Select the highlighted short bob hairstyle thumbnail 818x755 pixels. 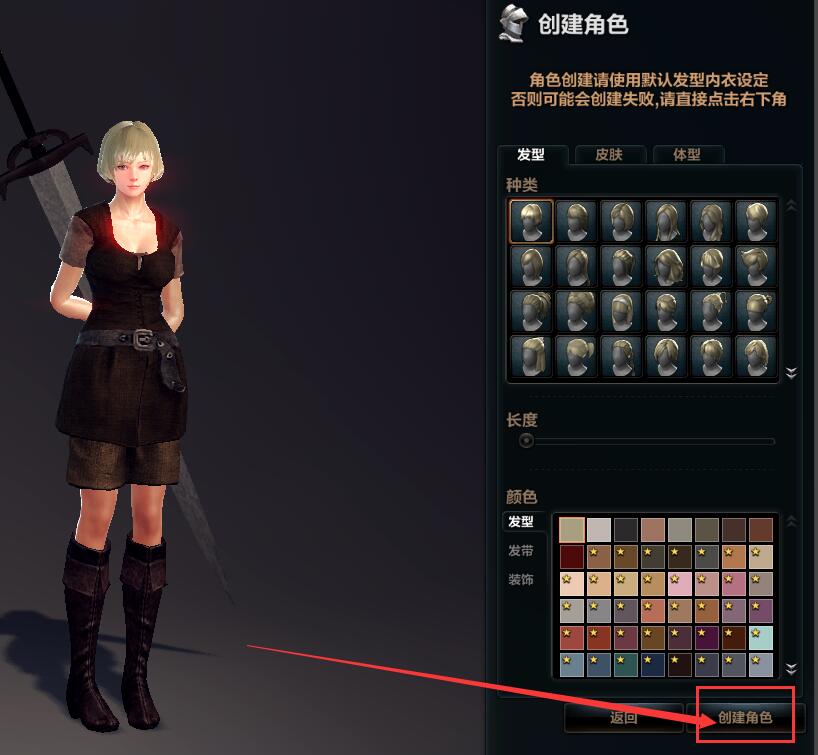pyautogui.click(x=531, y=221)
